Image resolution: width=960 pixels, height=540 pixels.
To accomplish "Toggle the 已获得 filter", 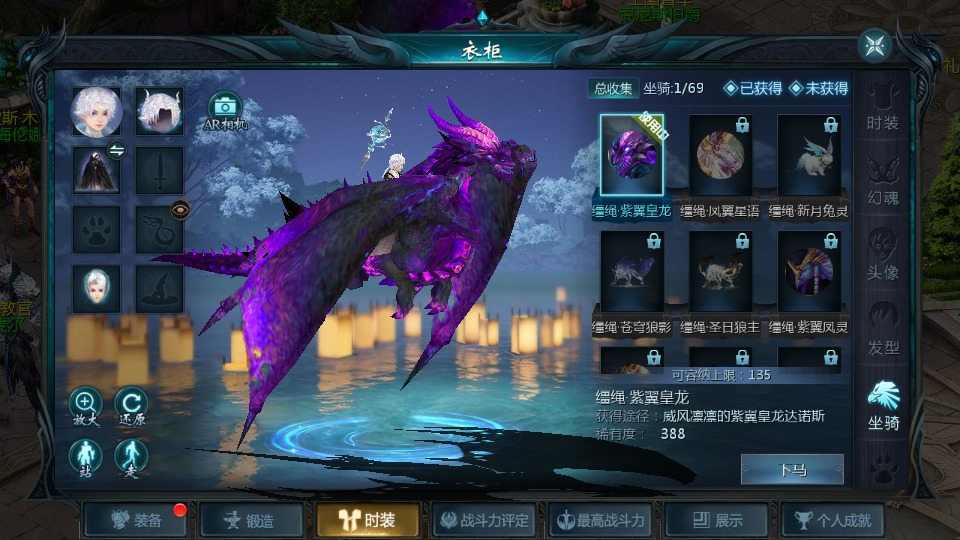I will coord(754,88).
